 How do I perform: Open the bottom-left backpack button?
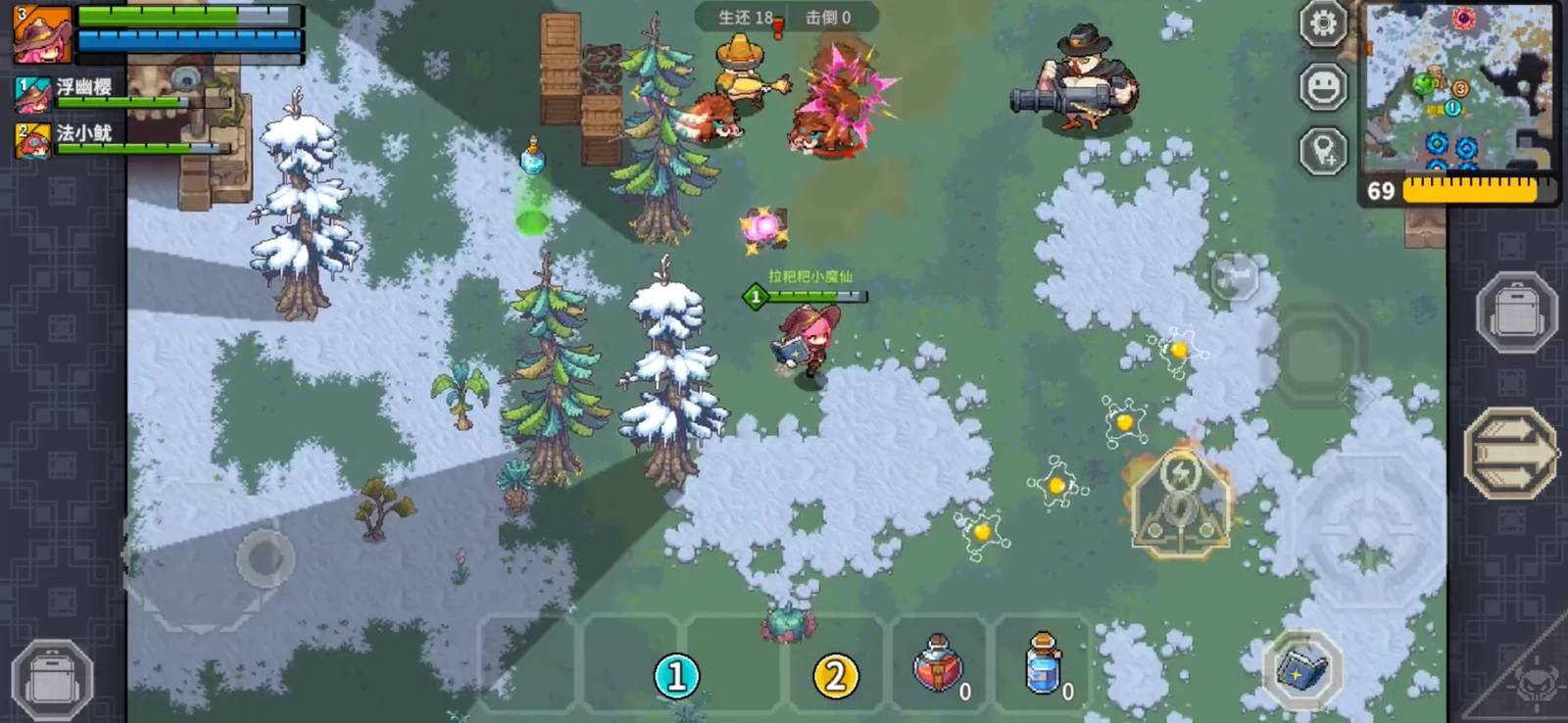(53, 680)
